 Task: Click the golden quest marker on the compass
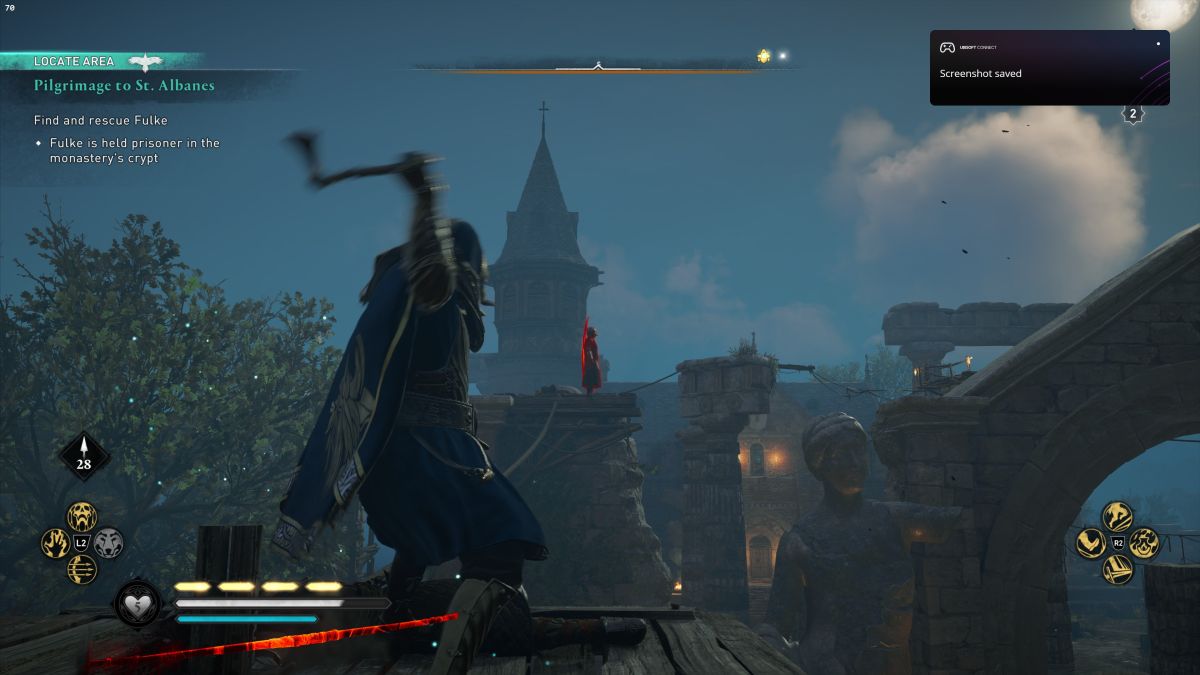(764, 56)
